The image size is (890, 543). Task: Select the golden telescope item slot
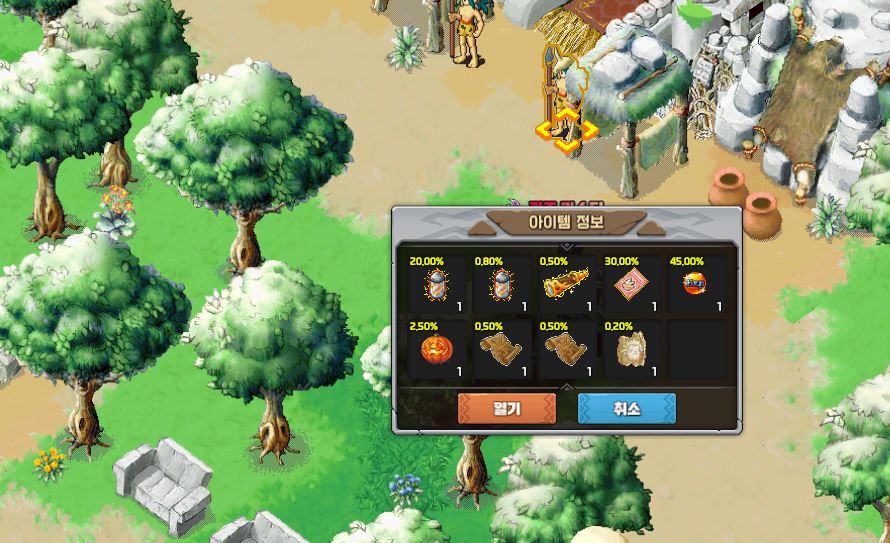pyautogui.click(x=565, y=285)
